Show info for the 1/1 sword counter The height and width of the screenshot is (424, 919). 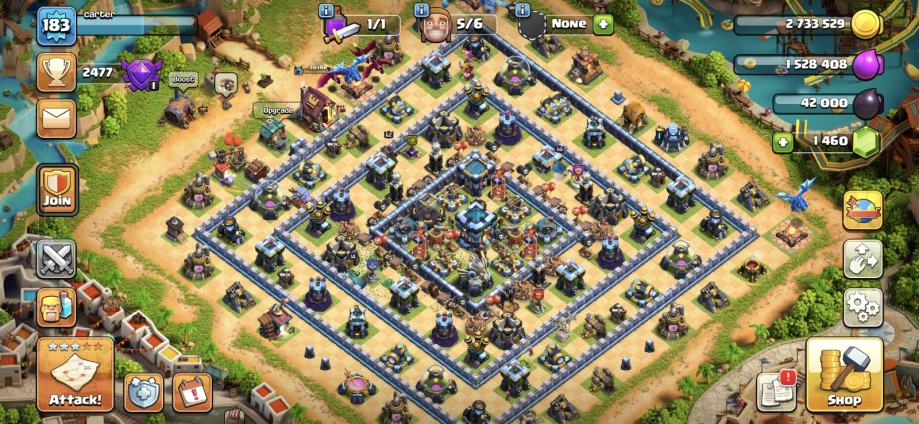point(326,11)
